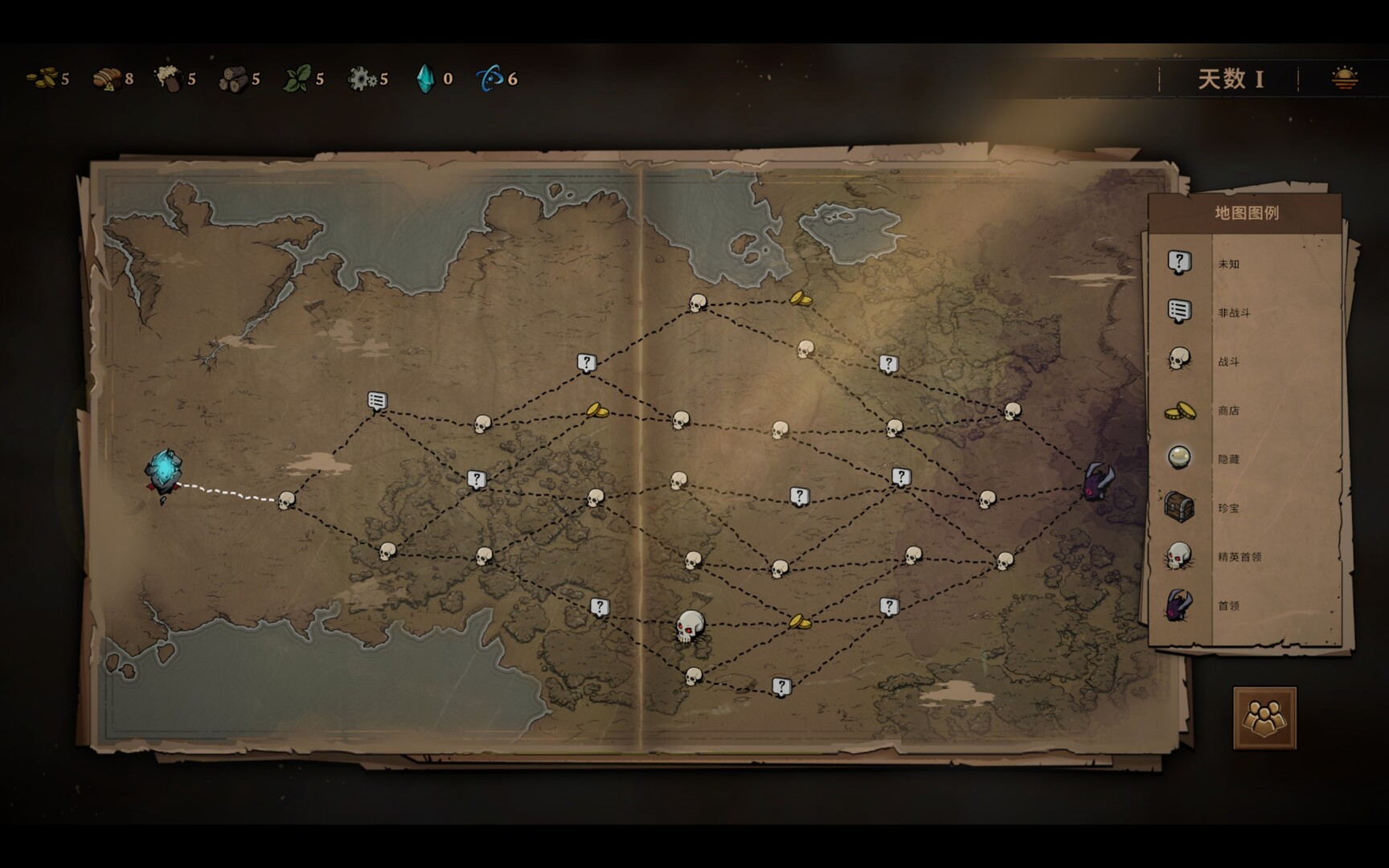Viewport: 1389px width, 868px height.
Task: Click the horned boss node on the map
Action: pos(1098,481)
